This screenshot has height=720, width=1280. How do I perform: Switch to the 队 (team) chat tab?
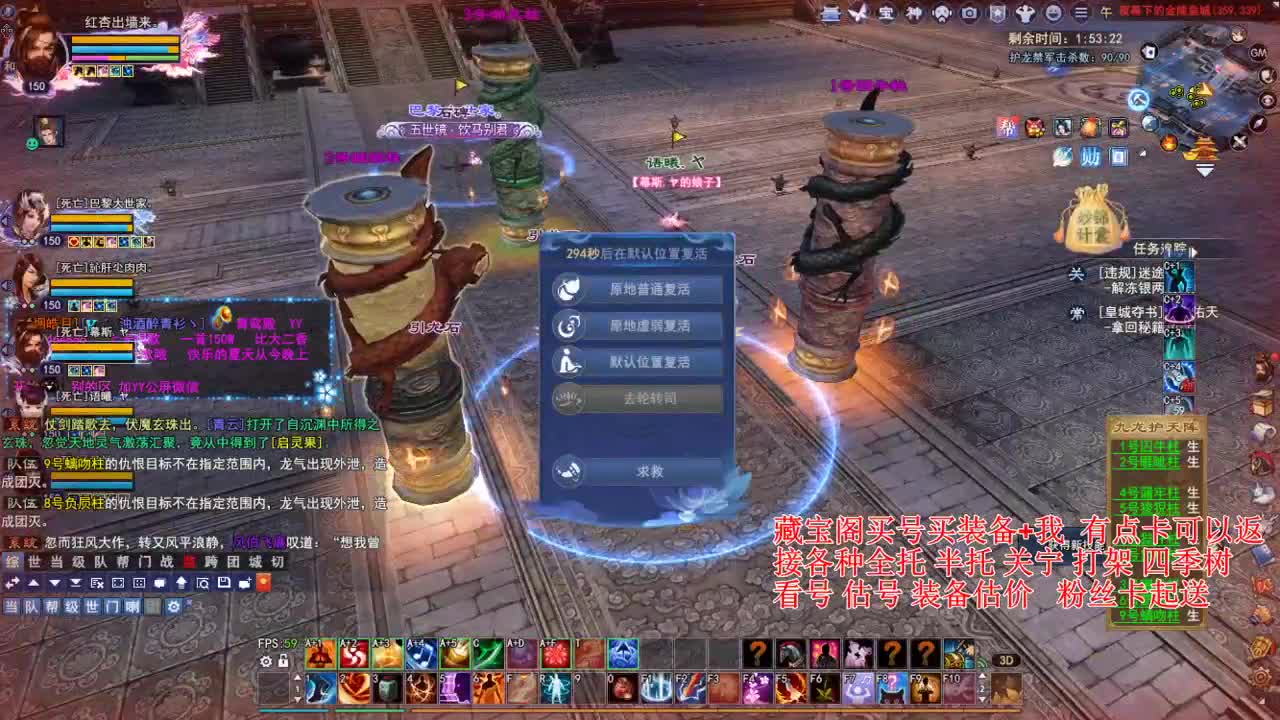[31, 606]
